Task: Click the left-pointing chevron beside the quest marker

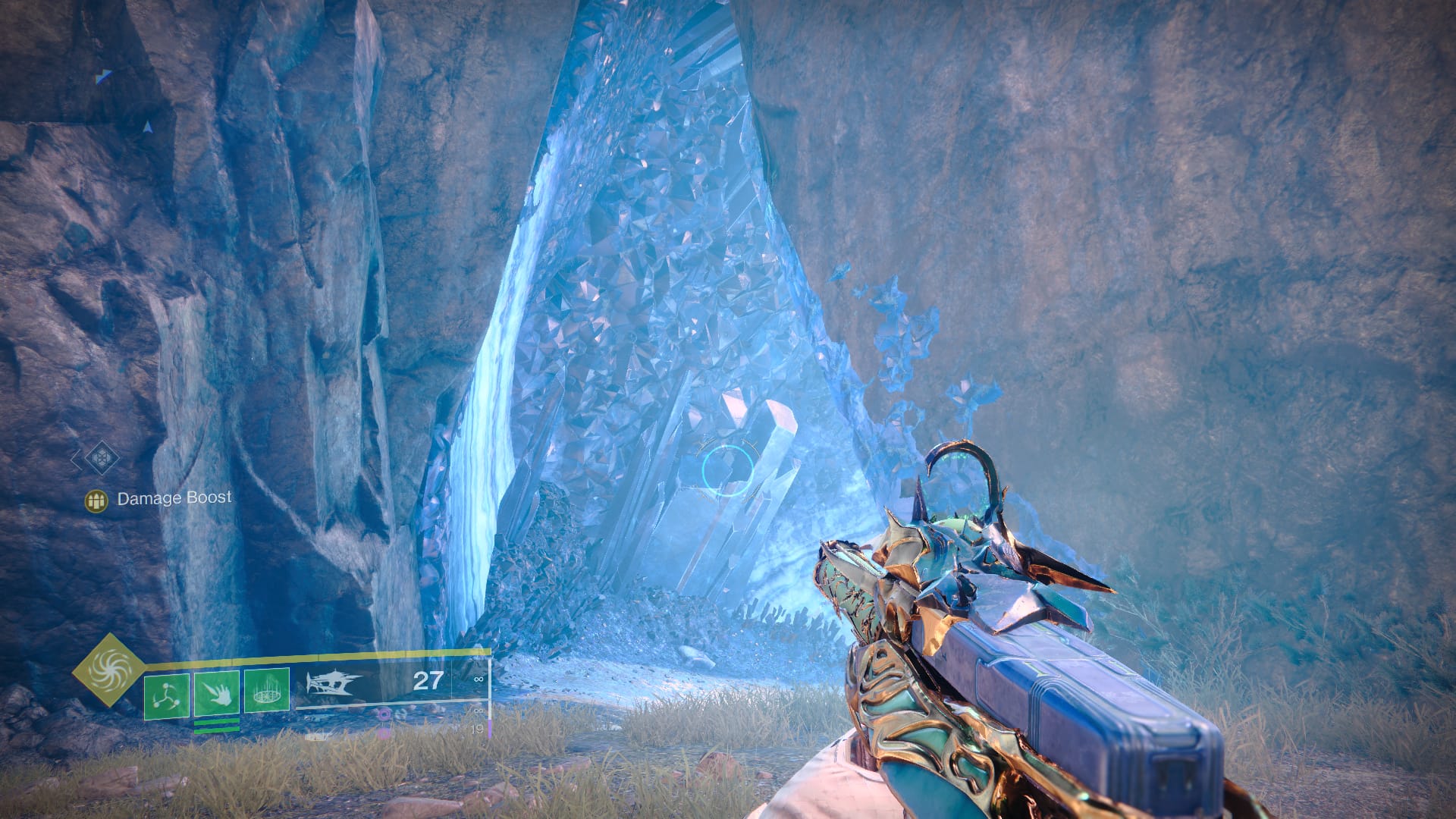Action: [74, 460]
